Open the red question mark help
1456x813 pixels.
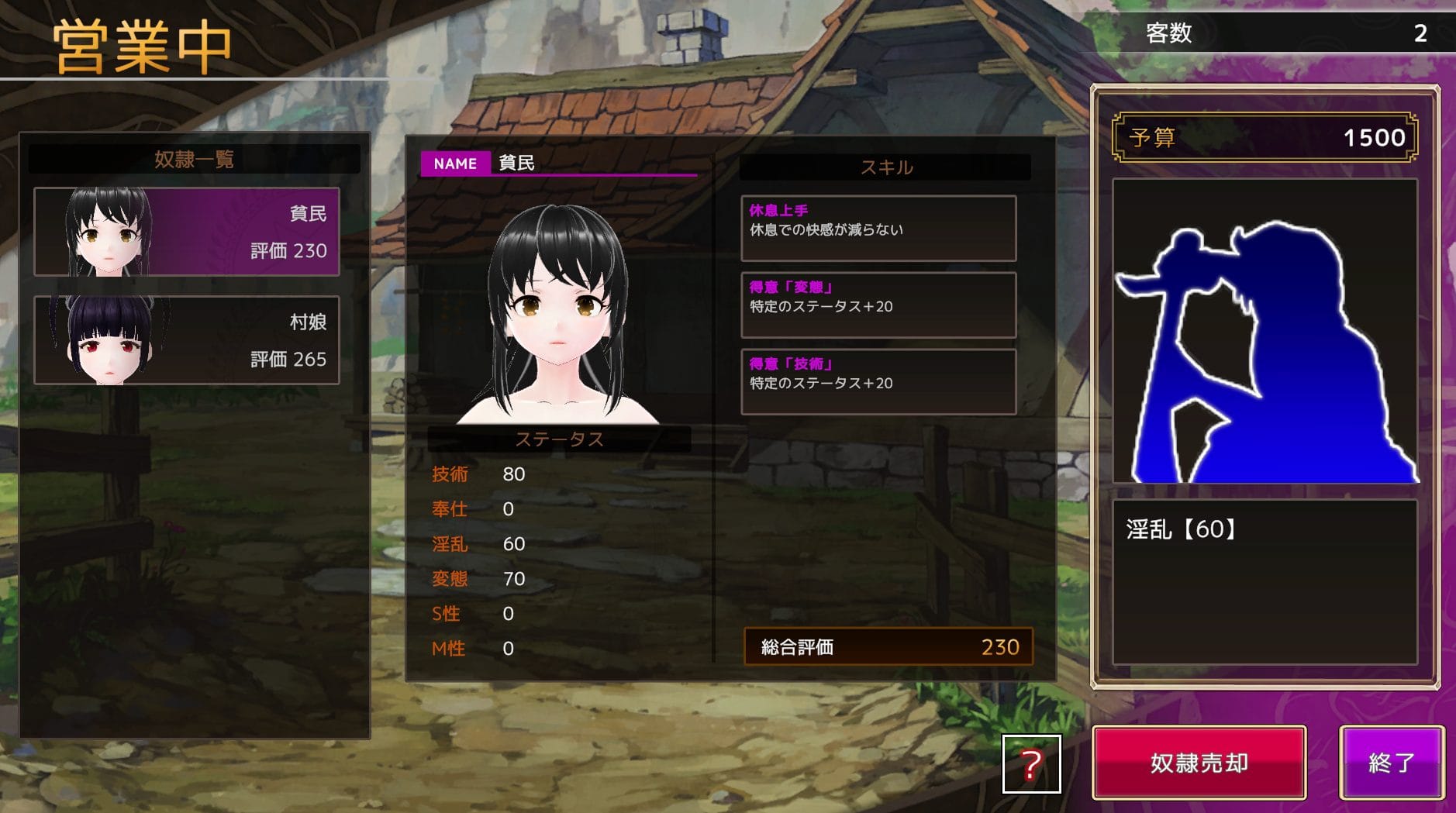(1031, 764)
